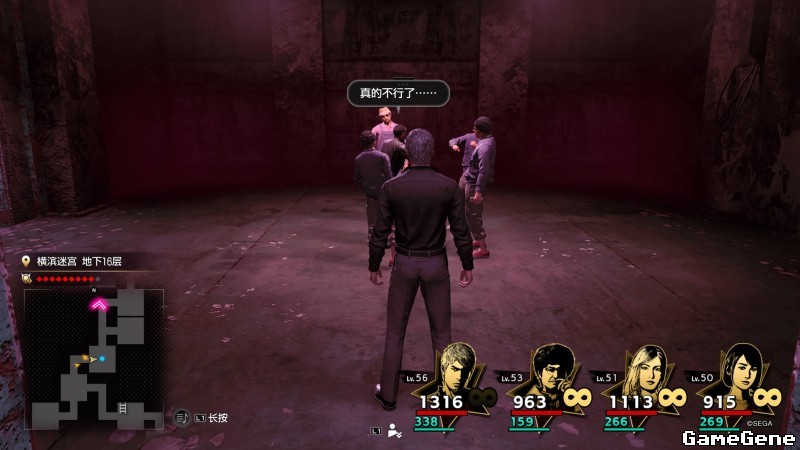Viewport: 800px width, 450px height.
Task: Click the auto-walk figure icon
Action: pyautogui.click(x=395, y=431)
